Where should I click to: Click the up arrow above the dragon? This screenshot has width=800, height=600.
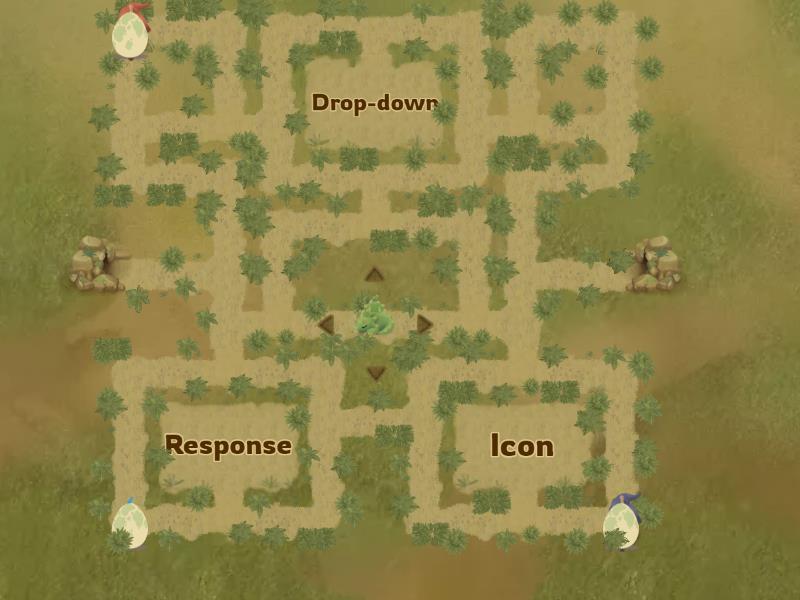tap(374, 275)
